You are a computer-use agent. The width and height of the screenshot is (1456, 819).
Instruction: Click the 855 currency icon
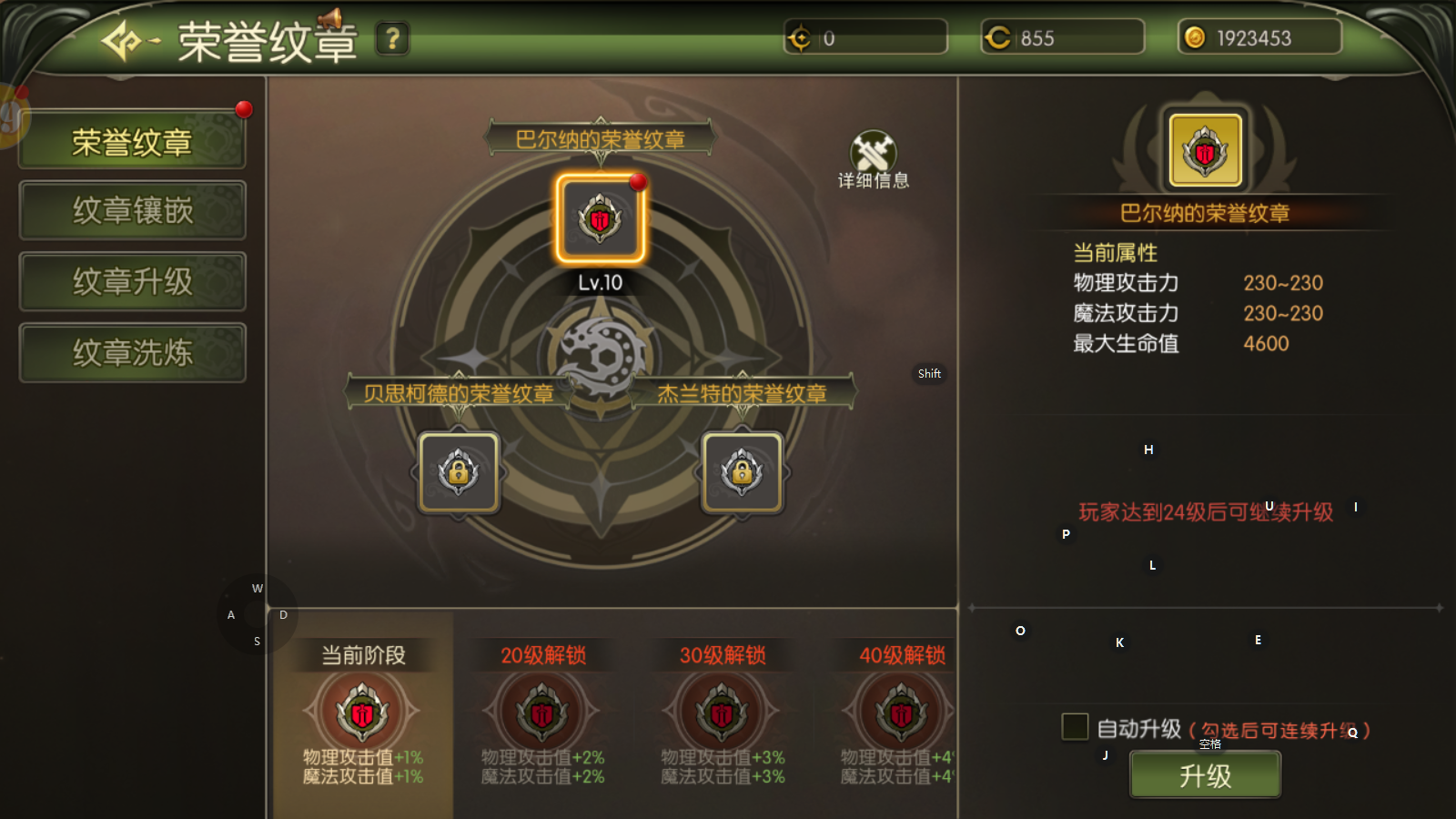[x=998, y=37]
